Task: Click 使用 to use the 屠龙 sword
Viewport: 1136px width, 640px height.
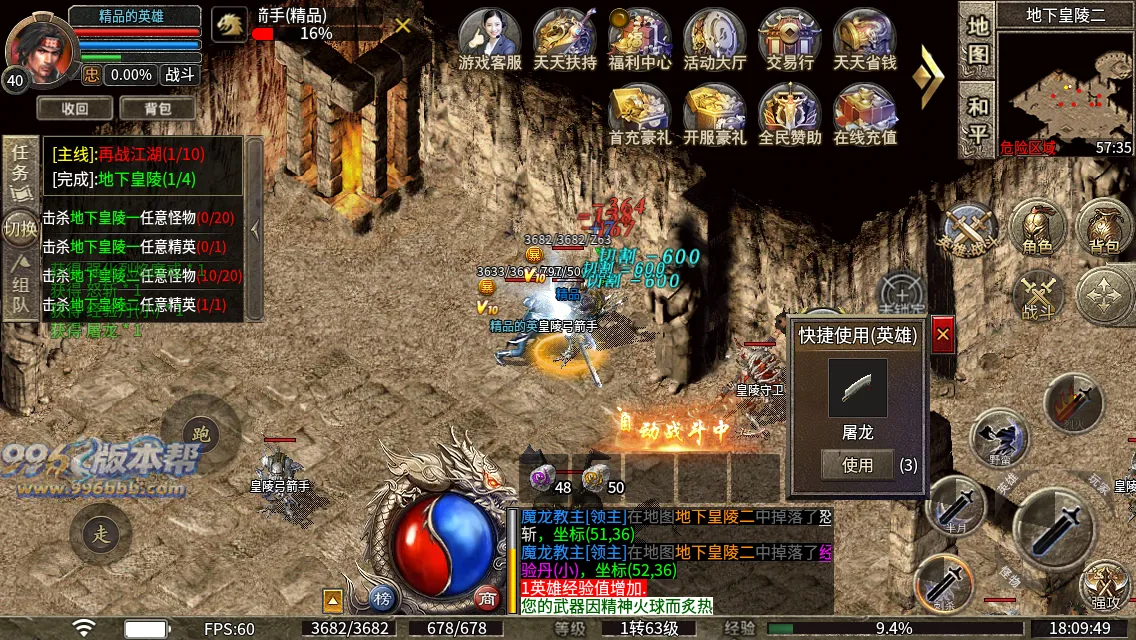Action: [x=857, y=465]
